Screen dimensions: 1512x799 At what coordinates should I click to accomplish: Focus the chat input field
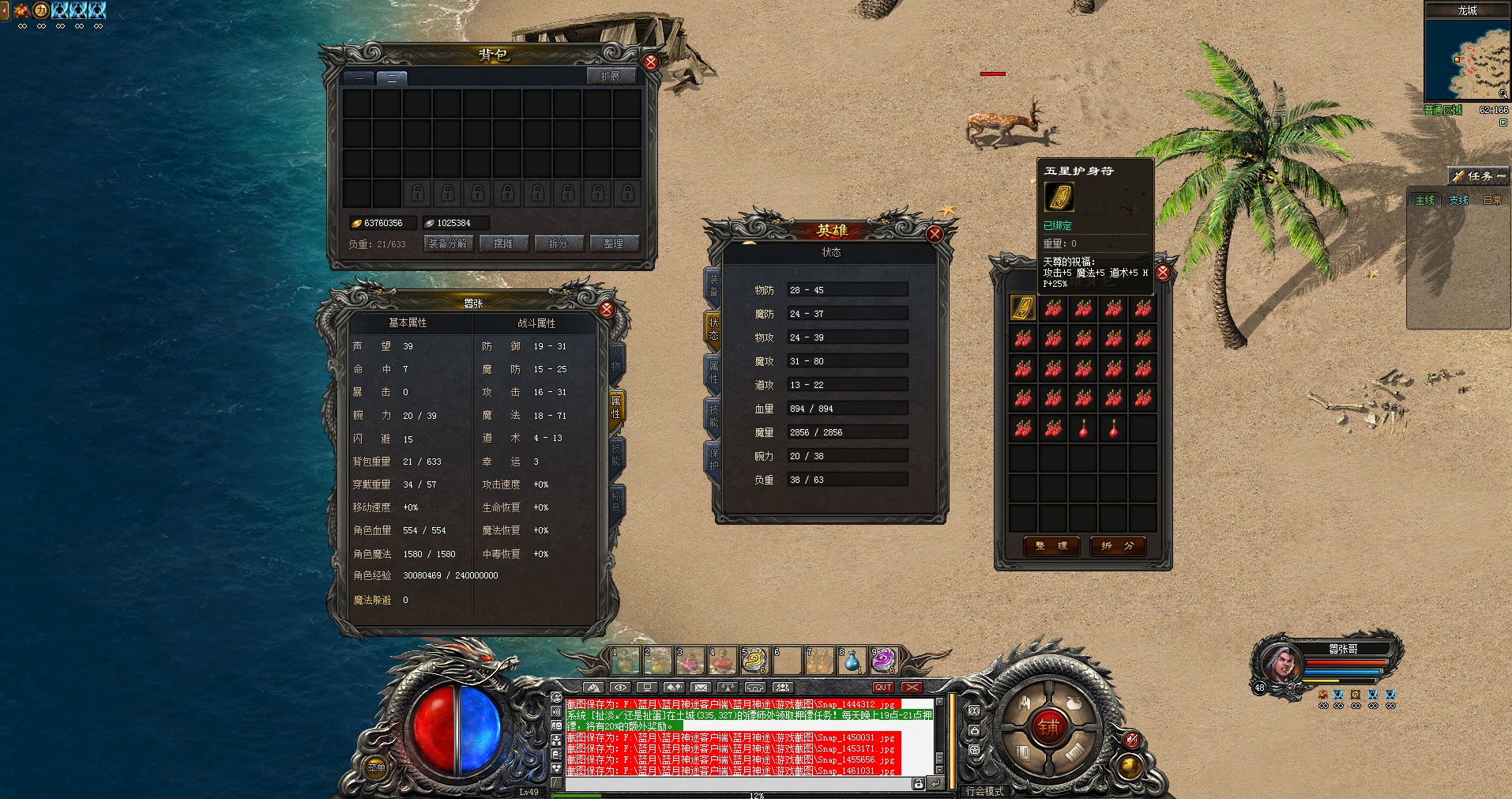point(735,784)
